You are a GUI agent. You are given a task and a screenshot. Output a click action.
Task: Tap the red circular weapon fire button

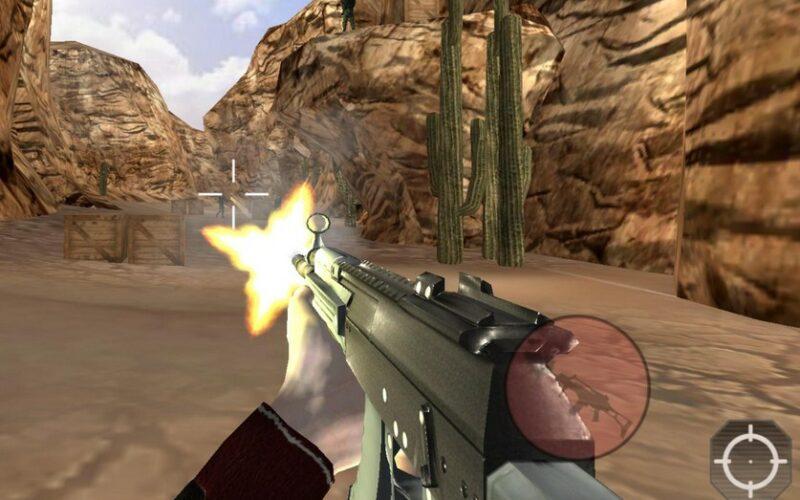click(578, 387)
